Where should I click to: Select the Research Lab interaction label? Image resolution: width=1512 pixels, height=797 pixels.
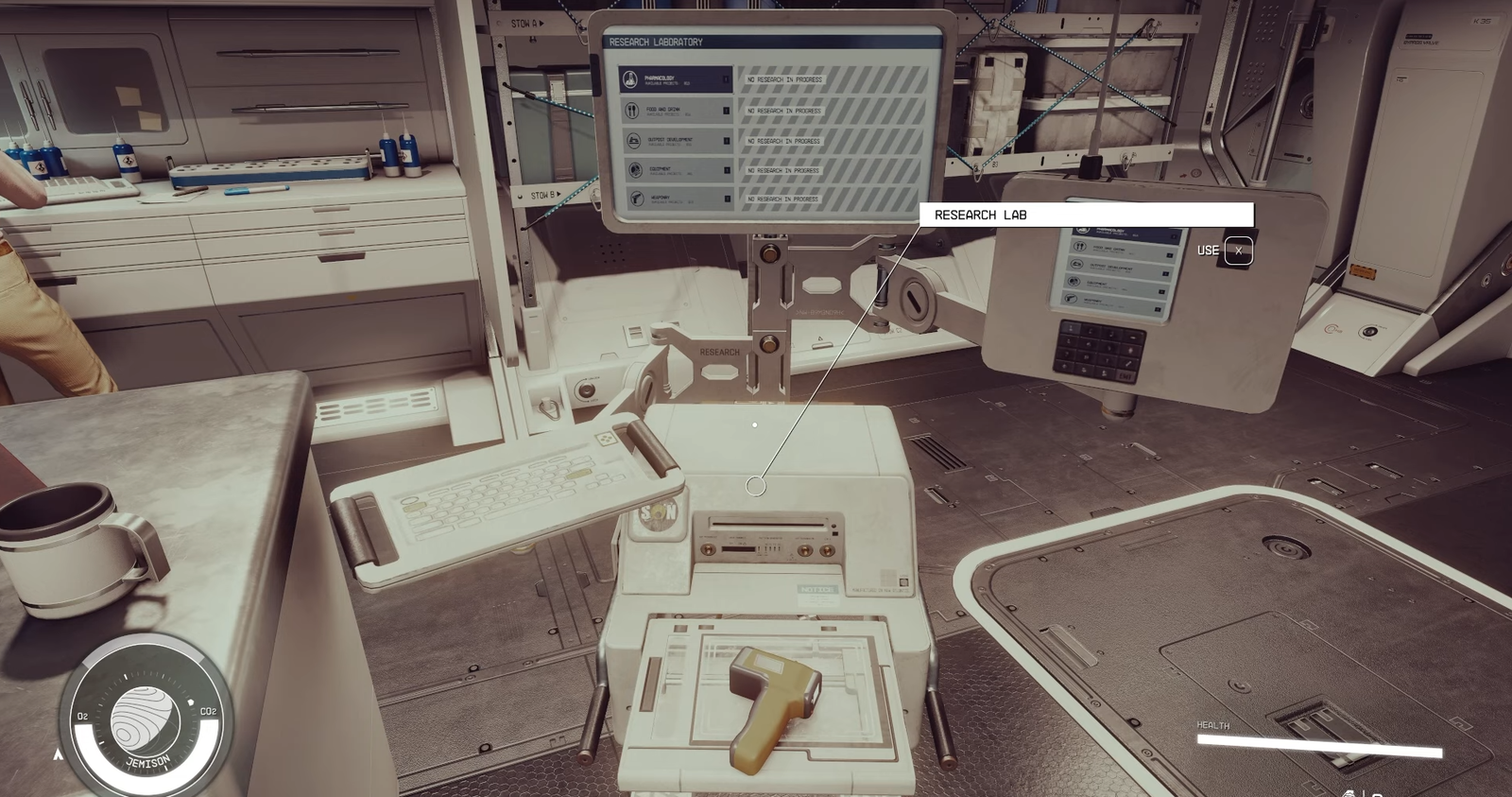pos(1086,215)
